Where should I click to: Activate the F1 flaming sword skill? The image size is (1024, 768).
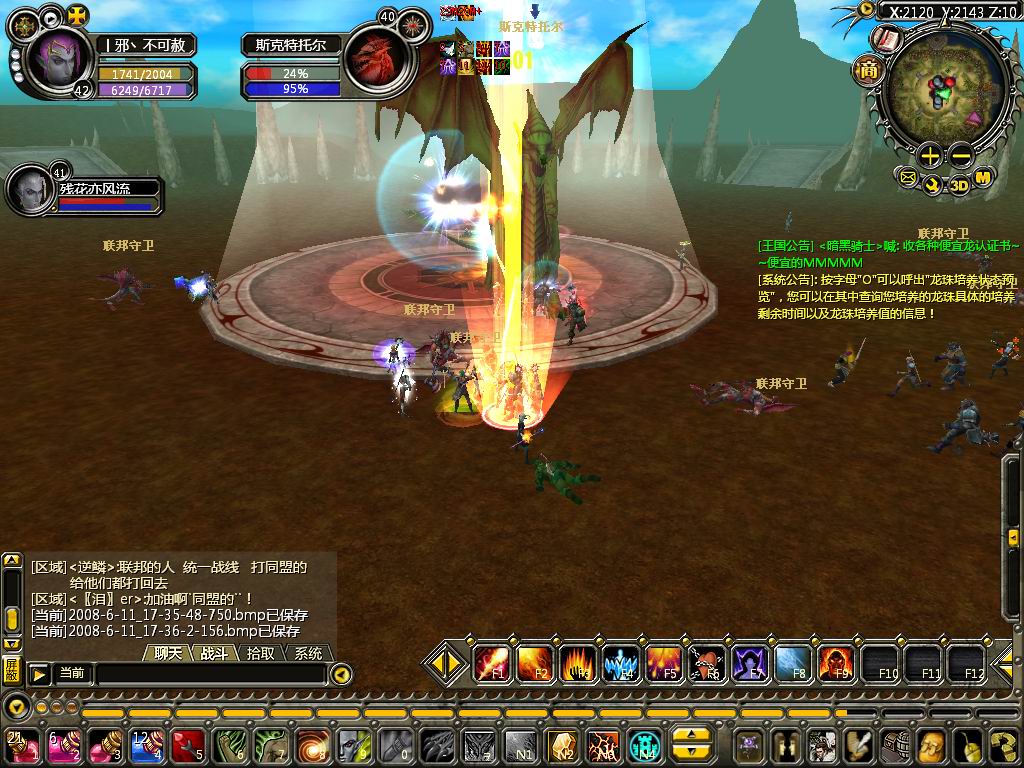pyautogui.click(x=490, y=661)
